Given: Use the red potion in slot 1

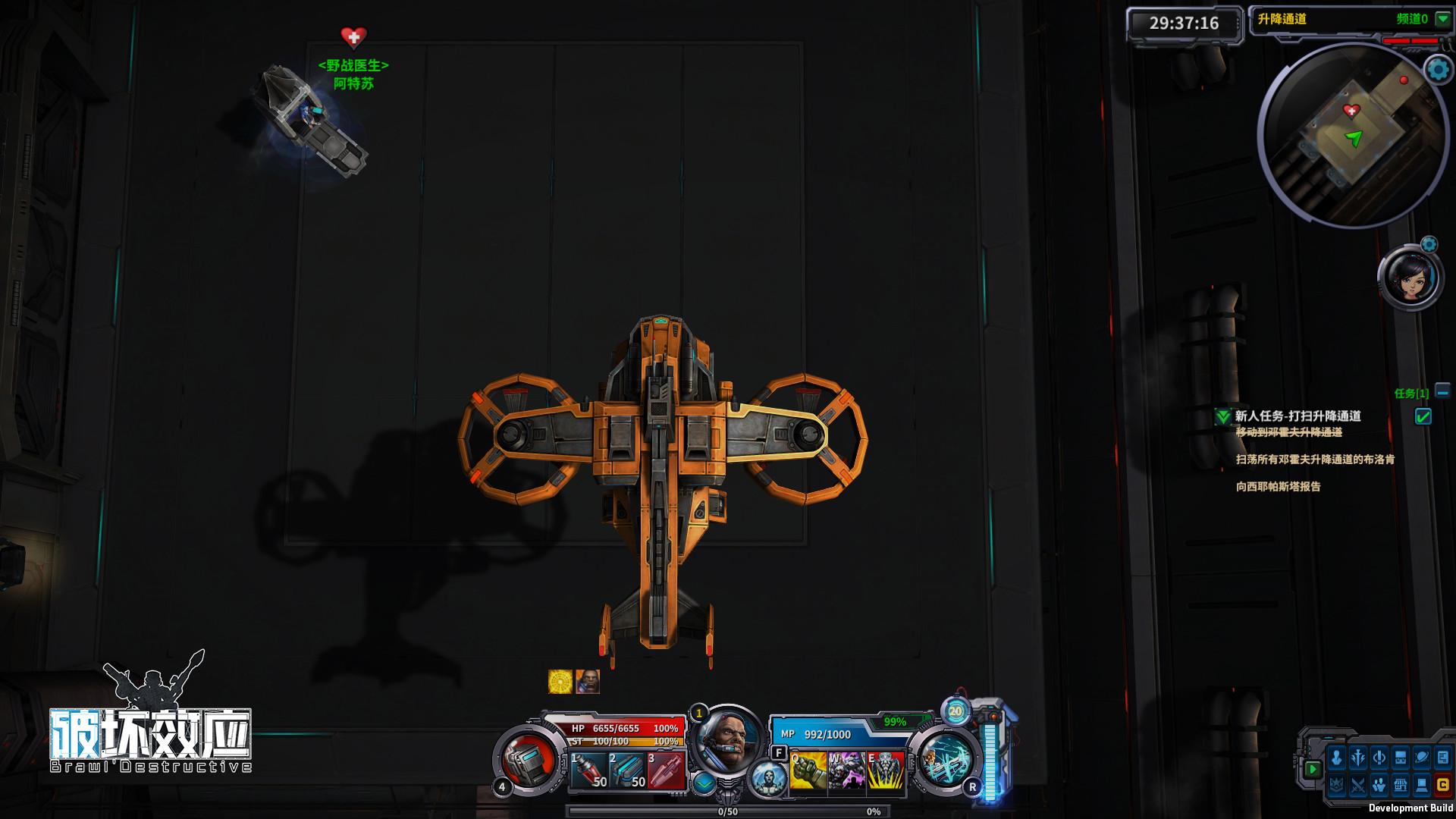Looking at the screenshot, I should [589, 770].
